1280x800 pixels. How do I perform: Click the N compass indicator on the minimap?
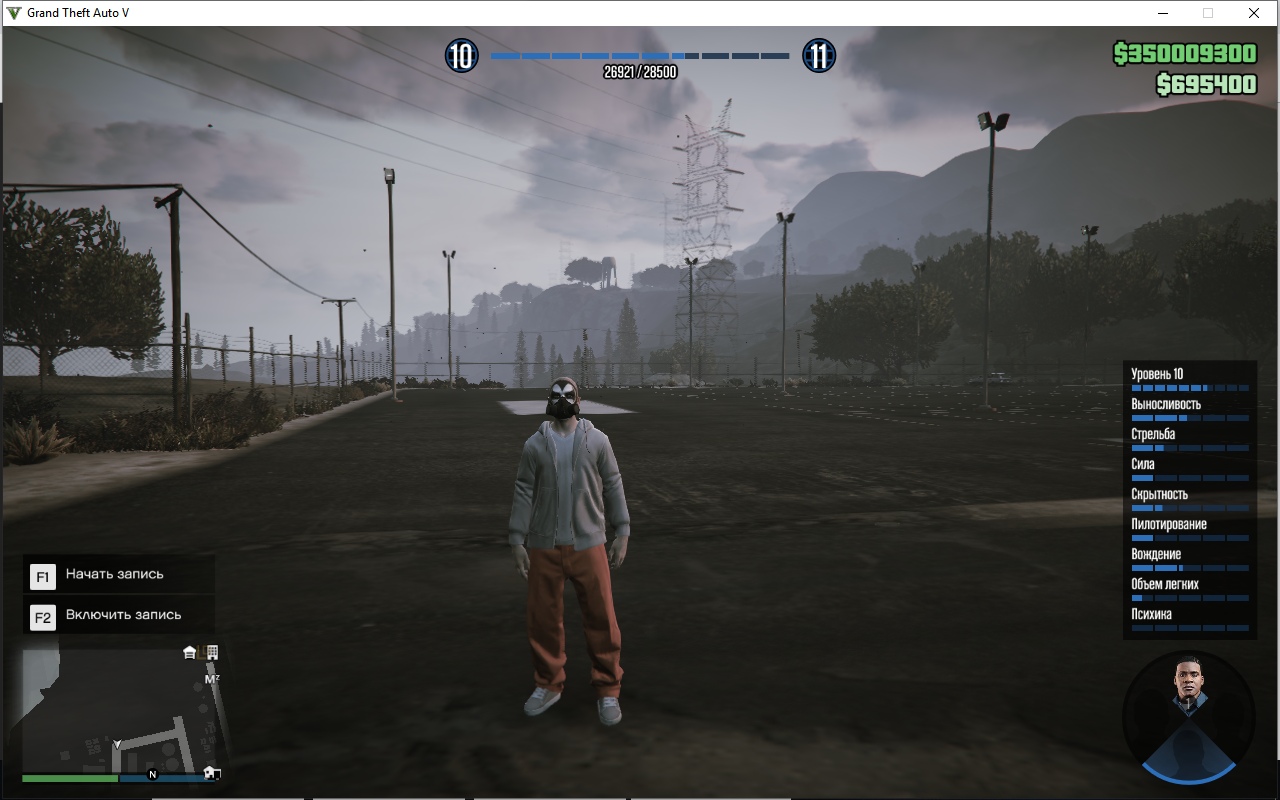coord(153,774)
